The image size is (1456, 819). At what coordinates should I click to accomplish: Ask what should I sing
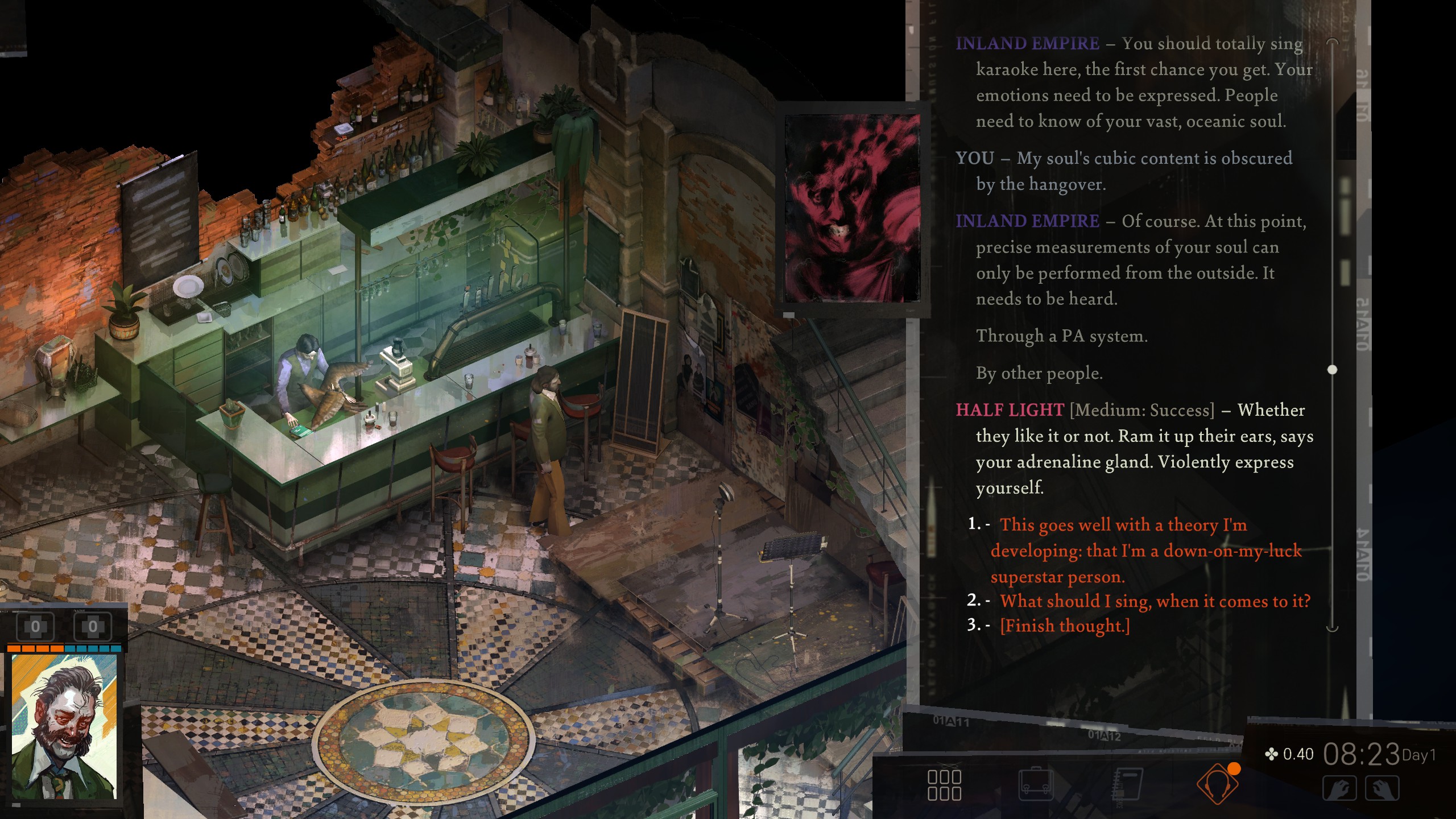click(x=1155, y=601)
